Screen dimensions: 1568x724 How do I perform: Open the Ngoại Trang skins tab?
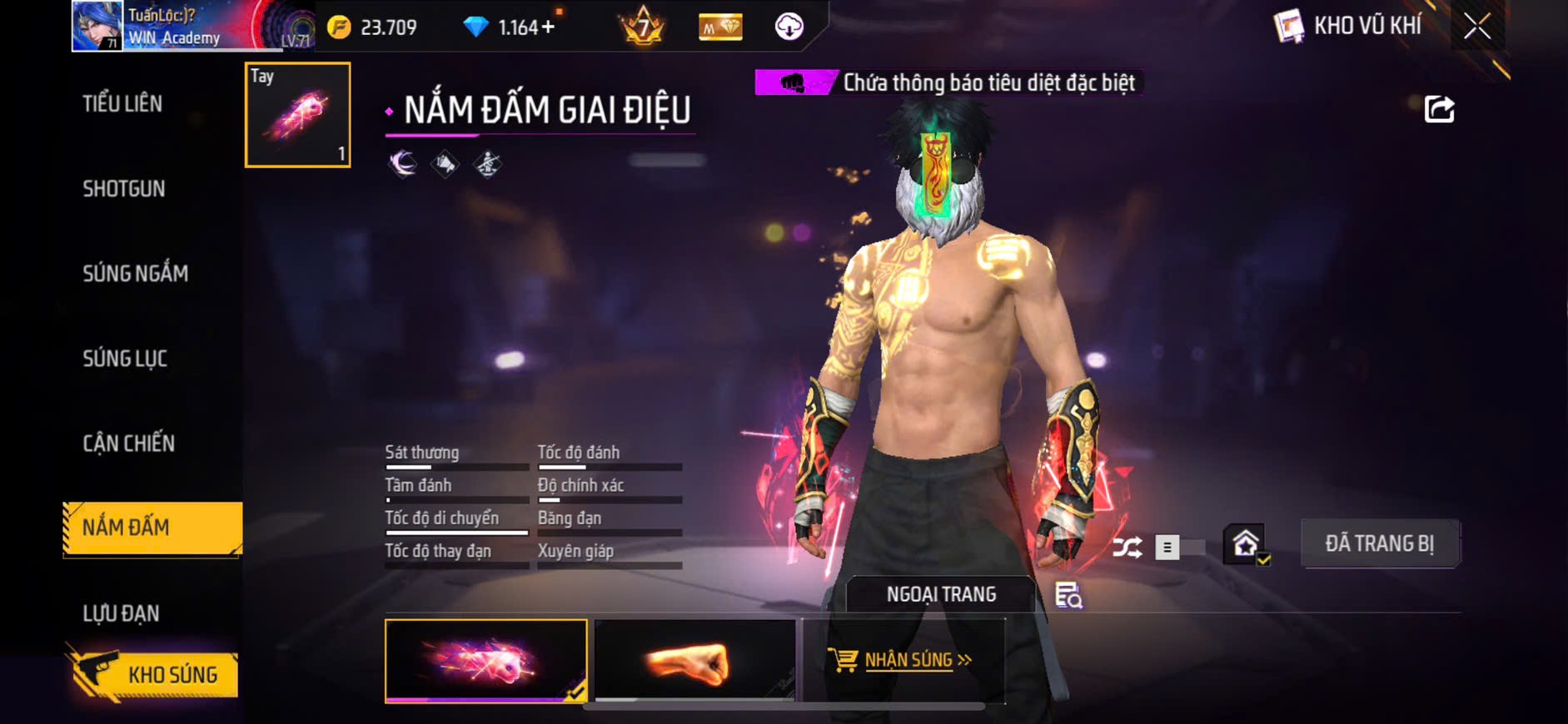click(941, 594)
